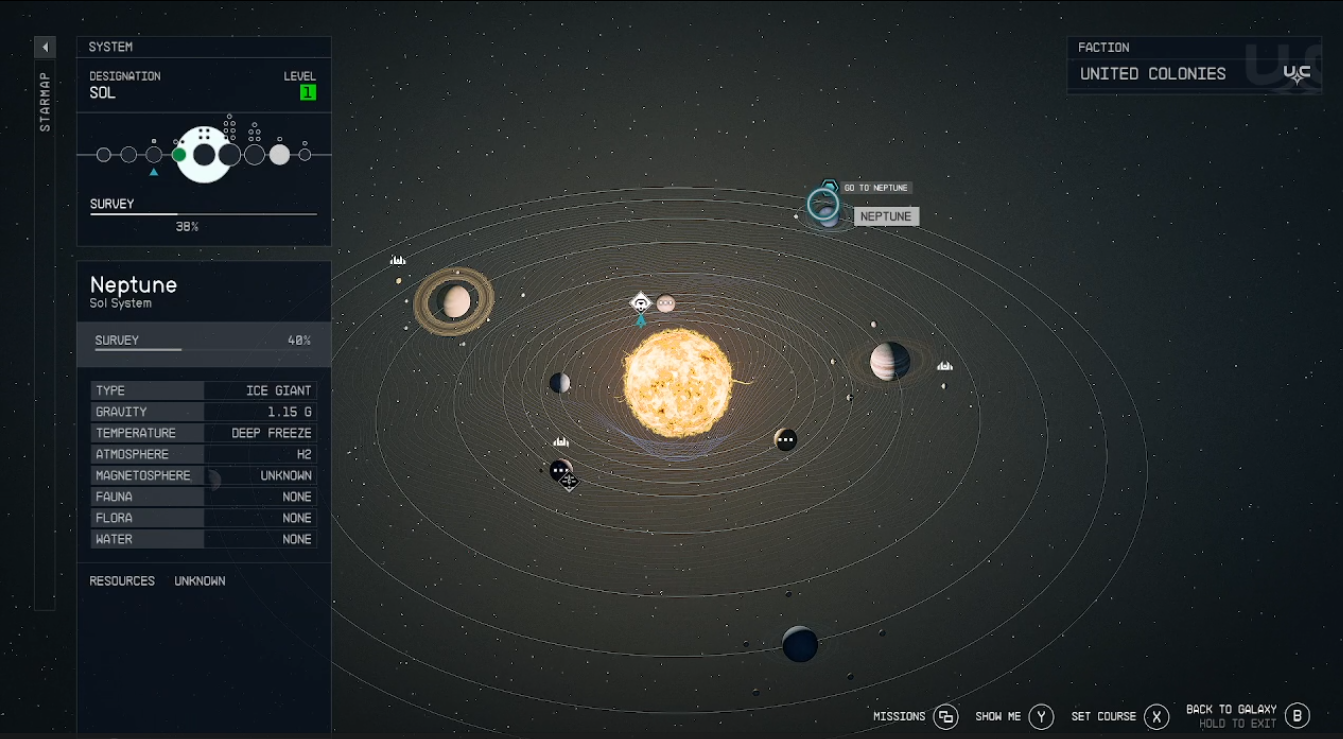Click Neptune's highlighted circular marker
The height and width of the screenshot is (739, 1343).
point(823,205)
